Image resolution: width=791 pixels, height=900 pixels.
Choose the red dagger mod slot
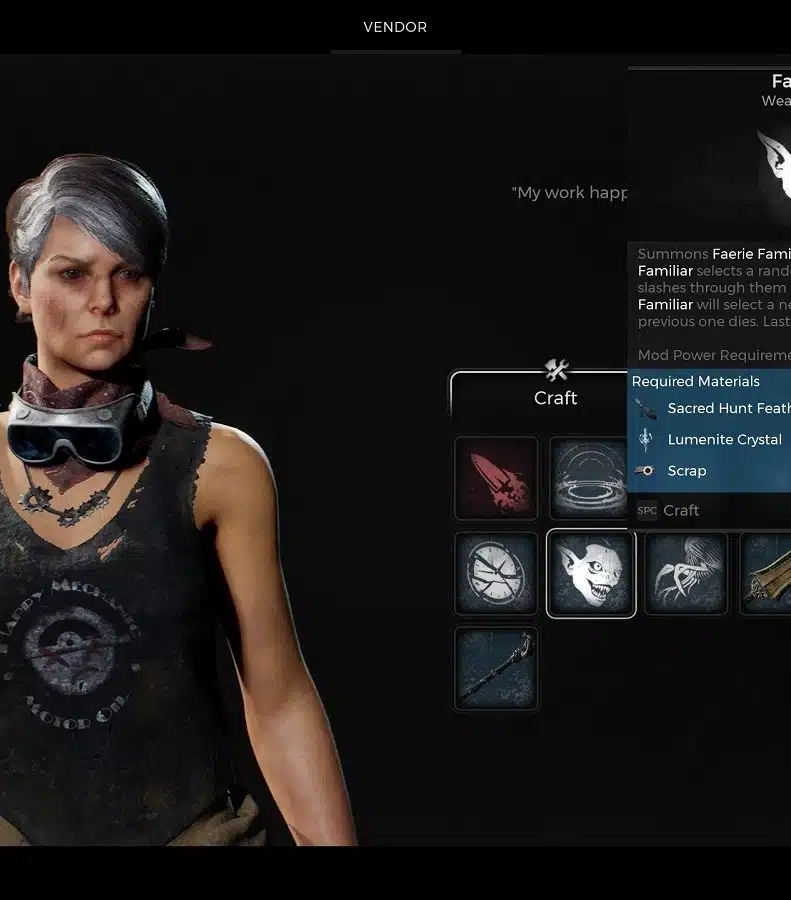click(x=496, y=478)
